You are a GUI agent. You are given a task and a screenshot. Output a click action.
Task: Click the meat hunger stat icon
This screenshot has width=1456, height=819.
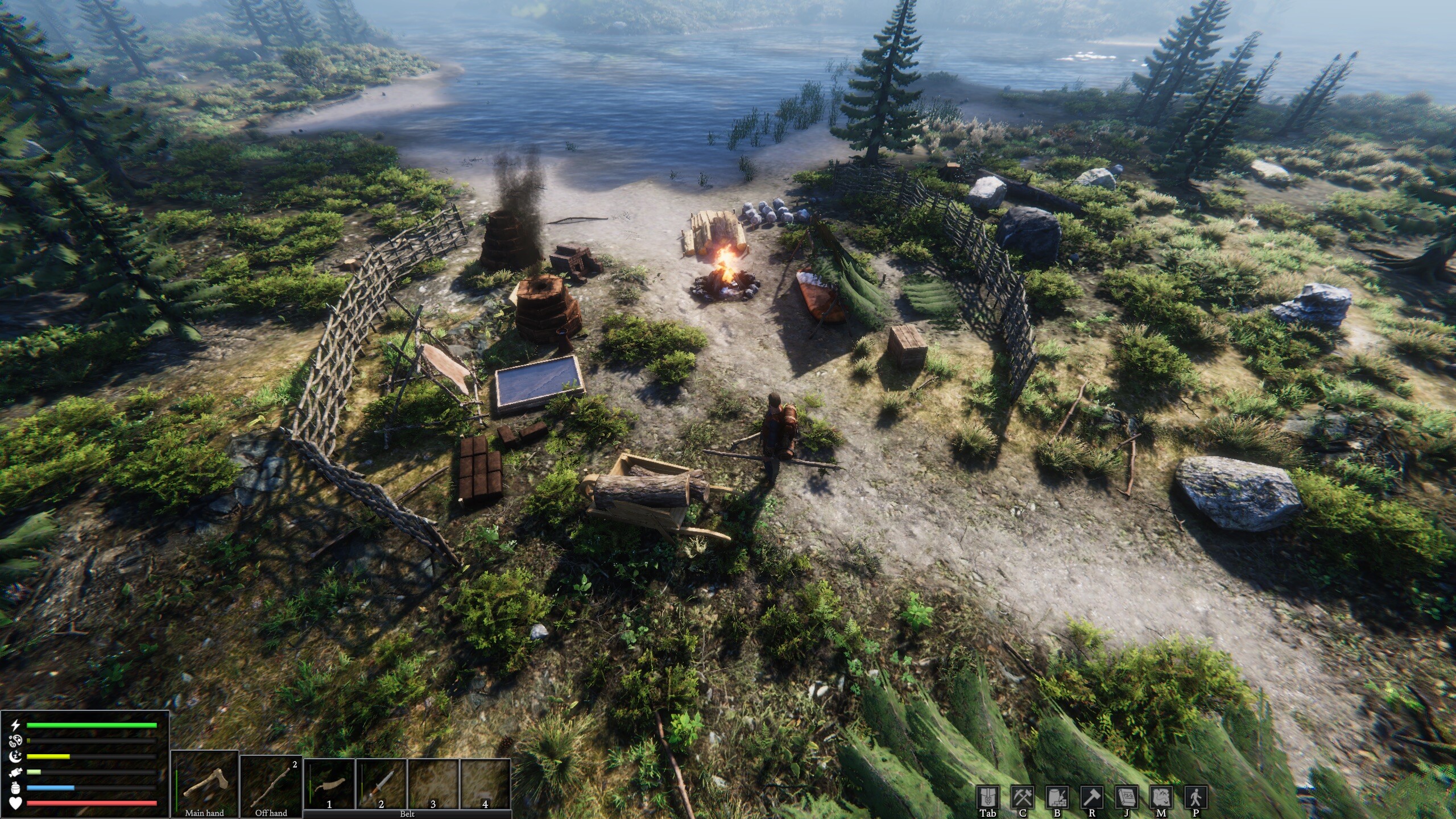(x=15, y=773)
